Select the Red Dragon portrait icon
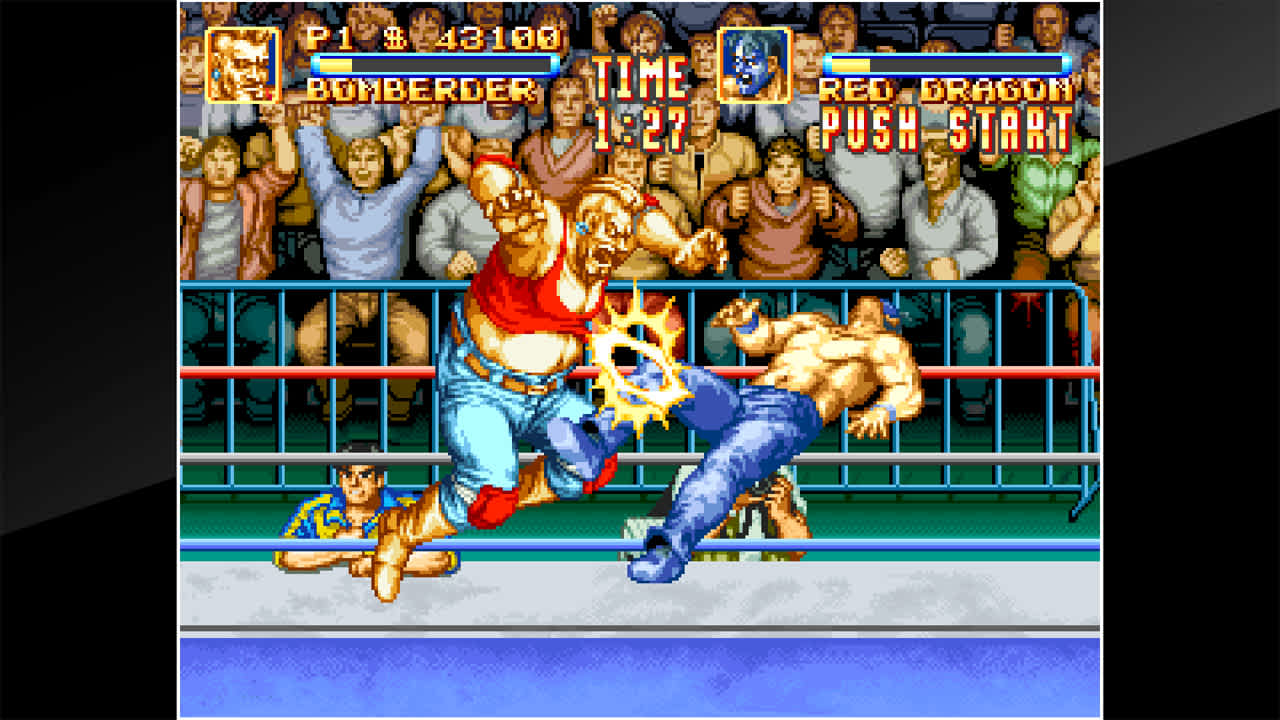Viewport: 1280px width, 720px height. coord(753,65)
